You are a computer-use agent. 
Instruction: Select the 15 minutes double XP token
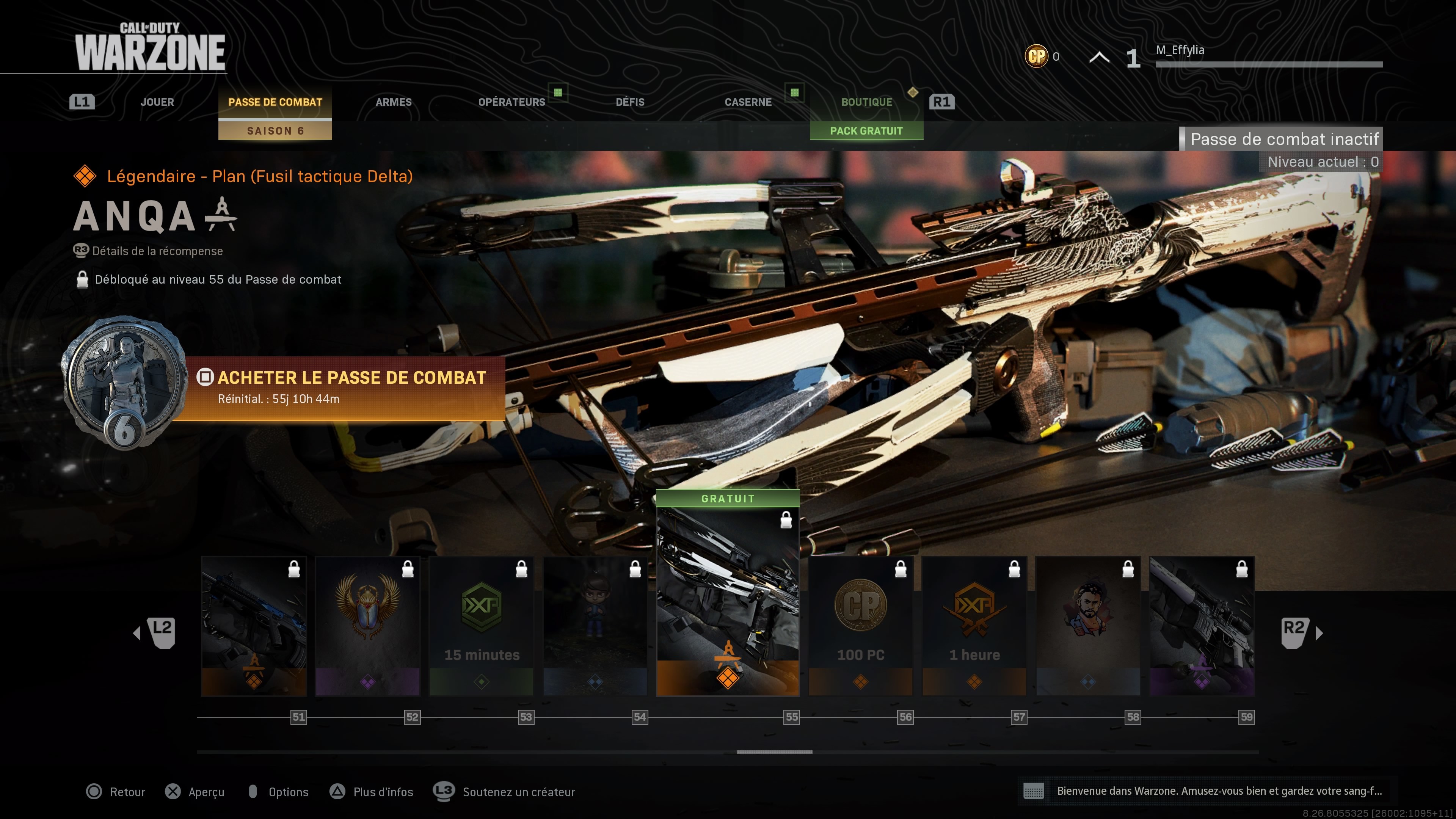pos(481,626)
